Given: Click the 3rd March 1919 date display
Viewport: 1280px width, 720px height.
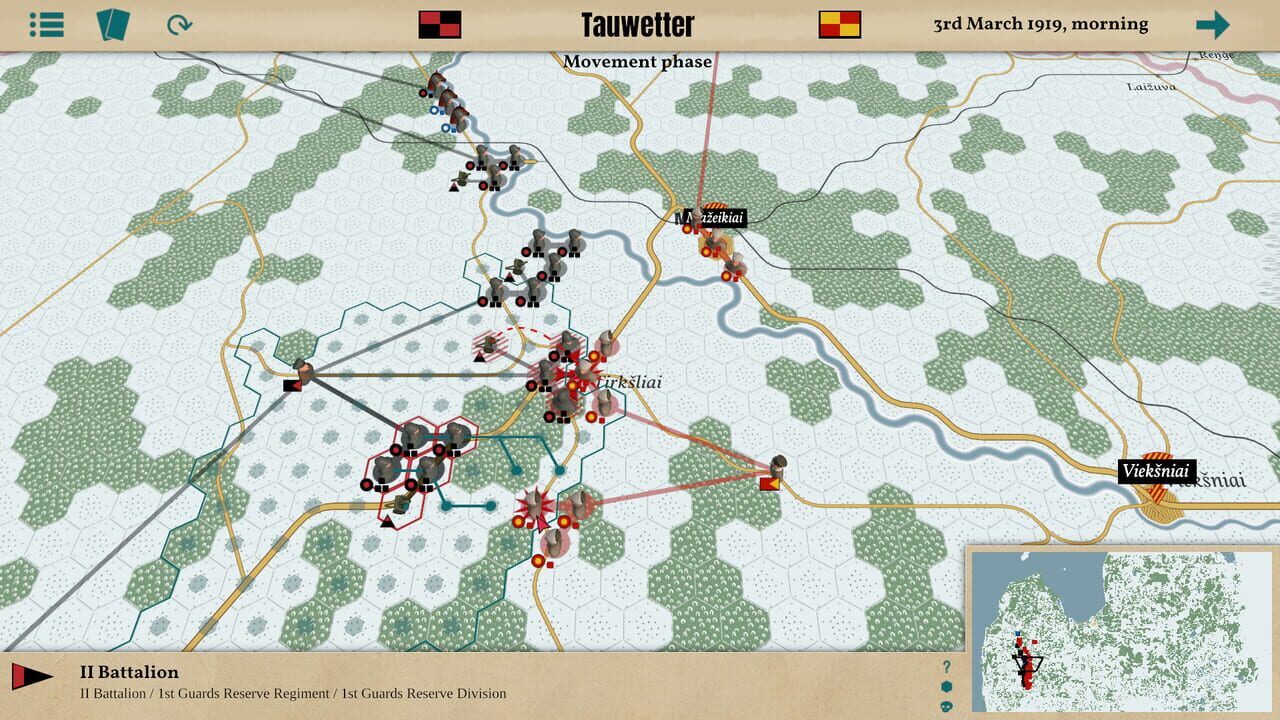Looking at the screenshot, I should [x=1041, y=22].
